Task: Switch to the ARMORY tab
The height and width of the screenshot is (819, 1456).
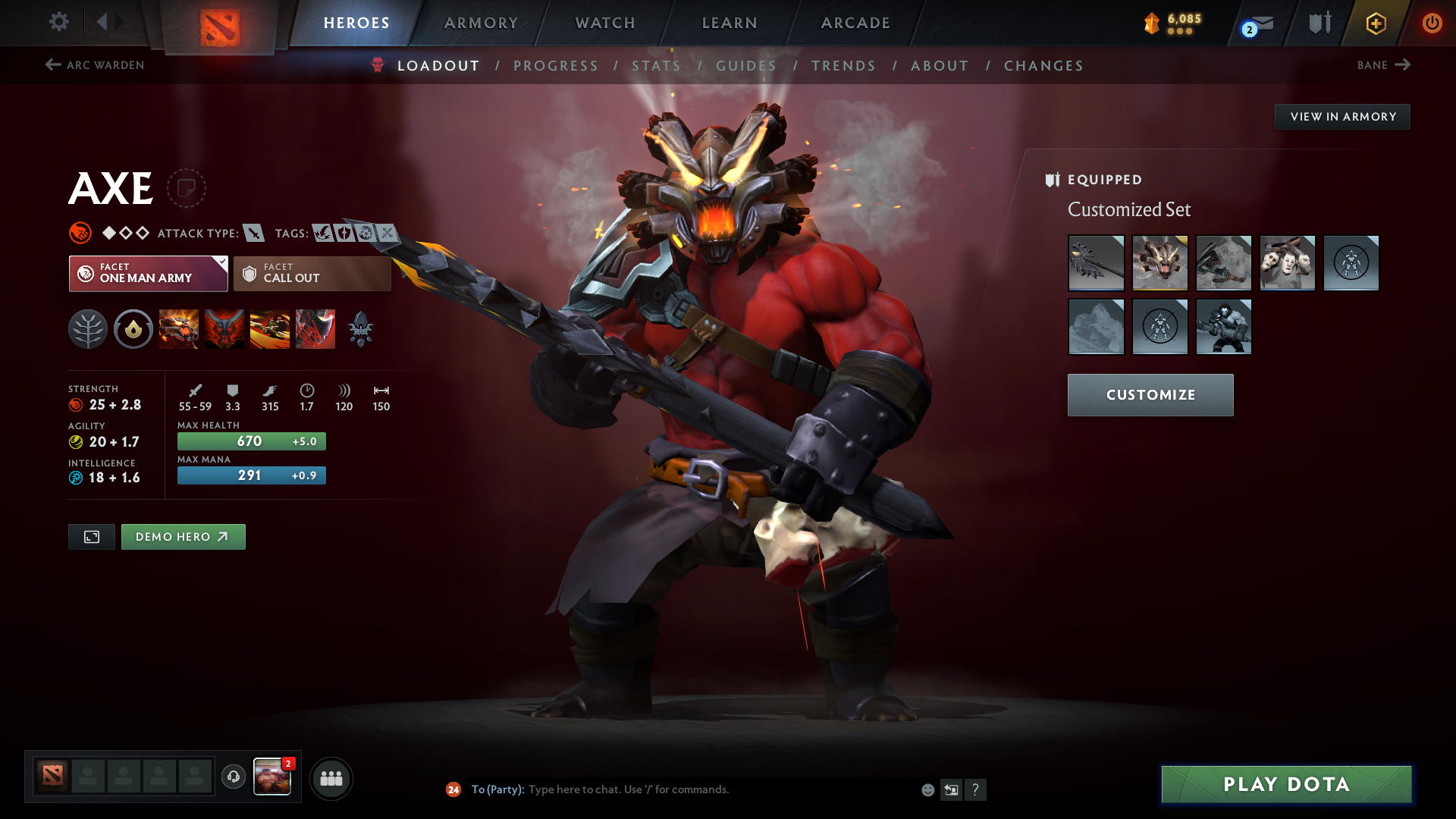Action: 481,23
